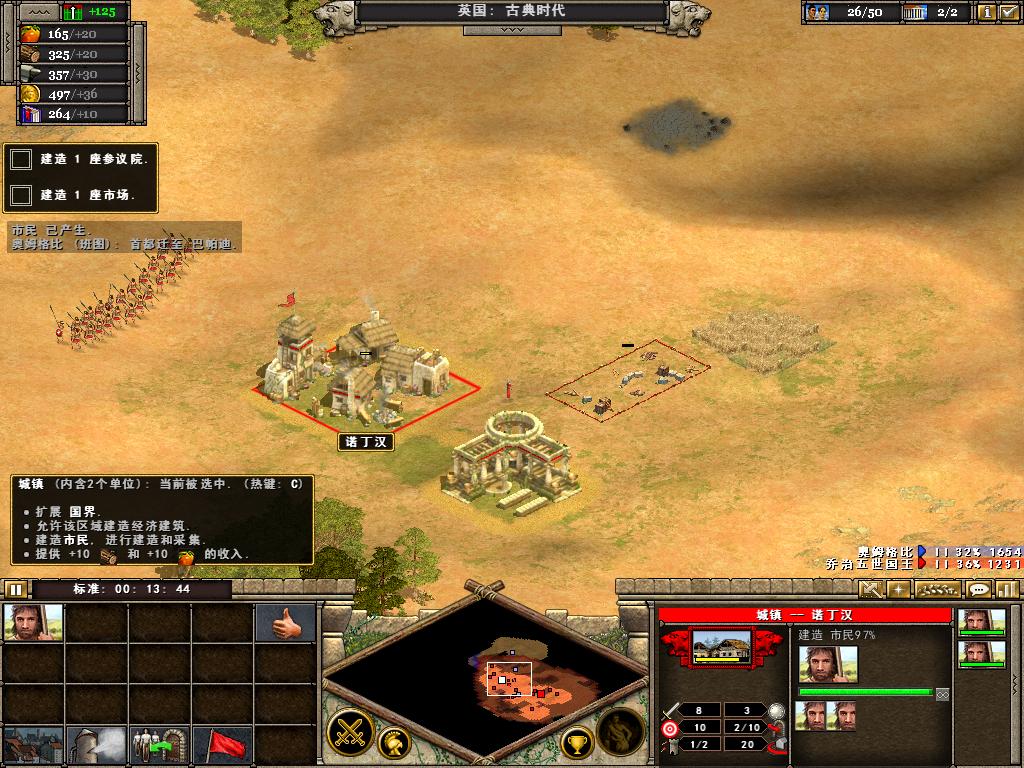Activate the tower with smoke command icon
Viewport: 1024px width, 768px height.
97,745
